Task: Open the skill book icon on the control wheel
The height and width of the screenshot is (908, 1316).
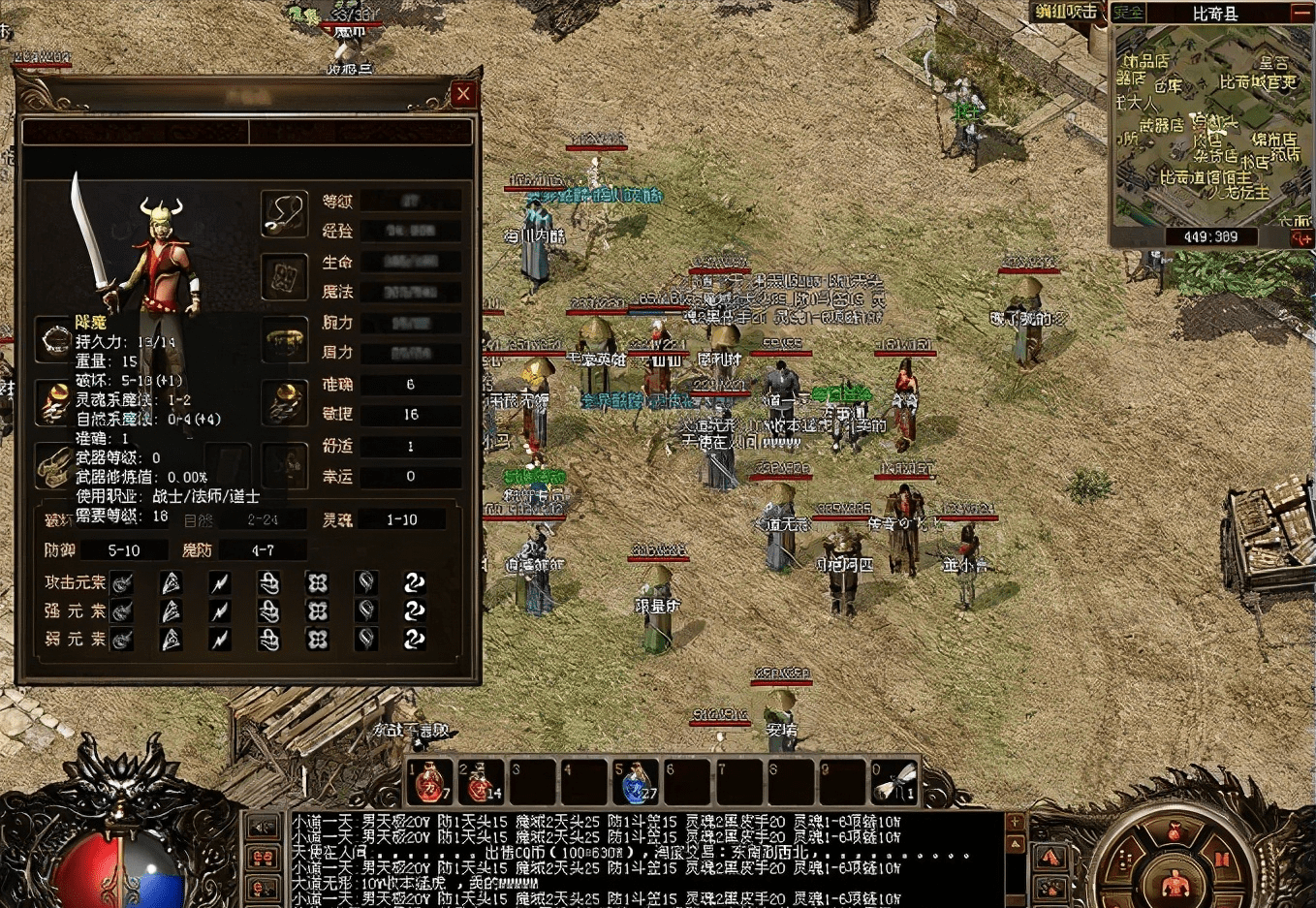Action: [x=1222, y=859]
